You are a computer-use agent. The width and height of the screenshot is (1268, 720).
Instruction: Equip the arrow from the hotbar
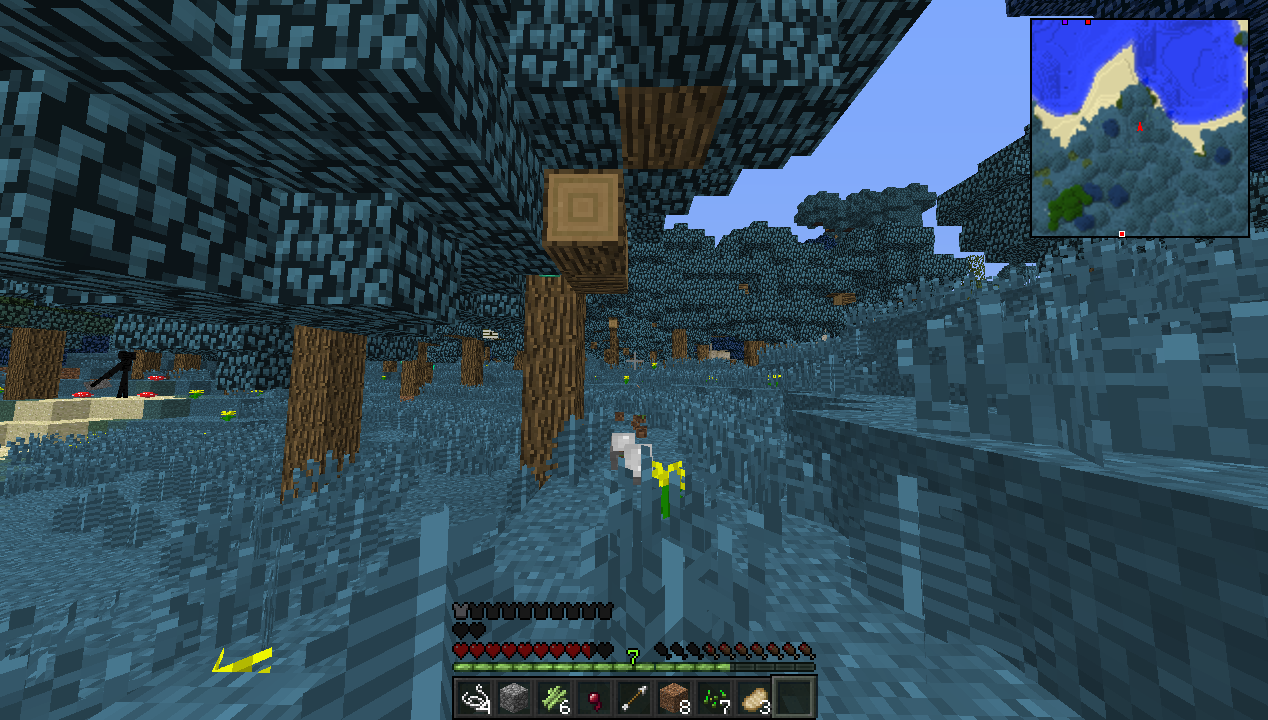click(635, 696)
